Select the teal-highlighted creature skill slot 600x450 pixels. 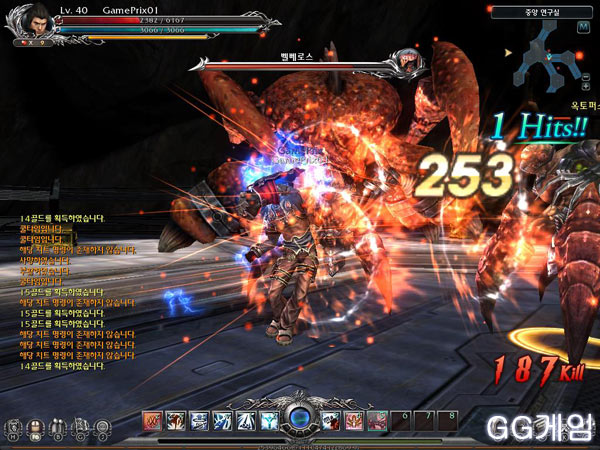(376, 421)
